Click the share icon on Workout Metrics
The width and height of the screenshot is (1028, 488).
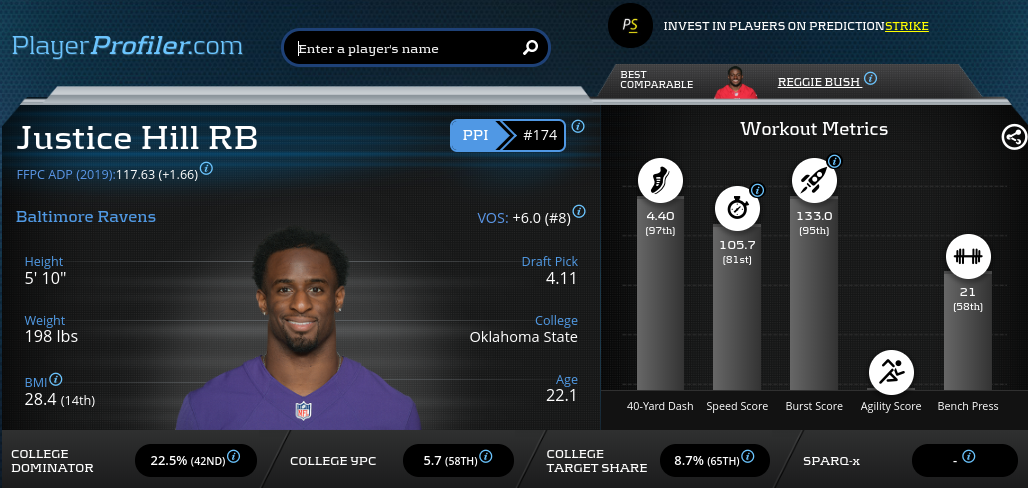click(1013, 138)
